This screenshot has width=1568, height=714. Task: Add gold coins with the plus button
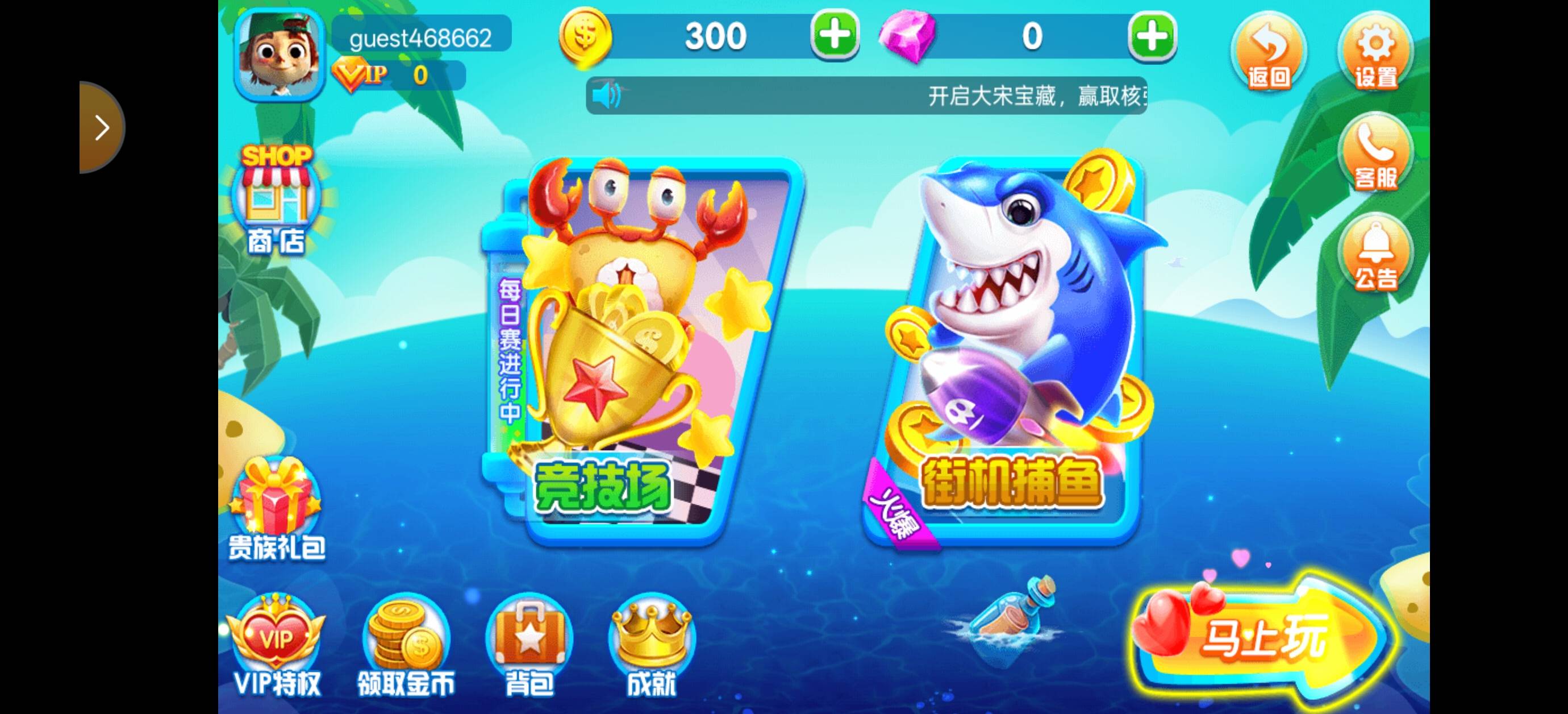(x=834, y=35)
